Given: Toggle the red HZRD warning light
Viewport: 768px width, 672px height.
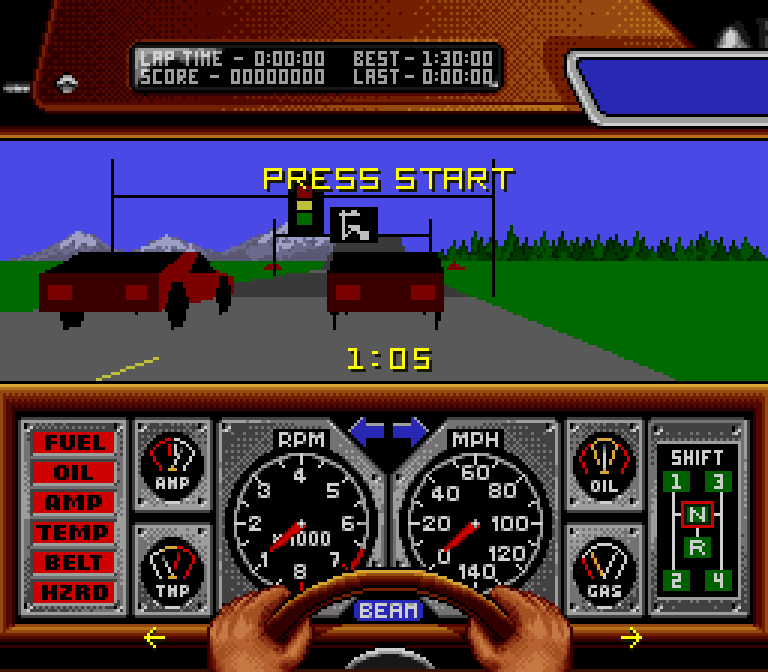Looking at the screenshot, I should tap(73, 592).
